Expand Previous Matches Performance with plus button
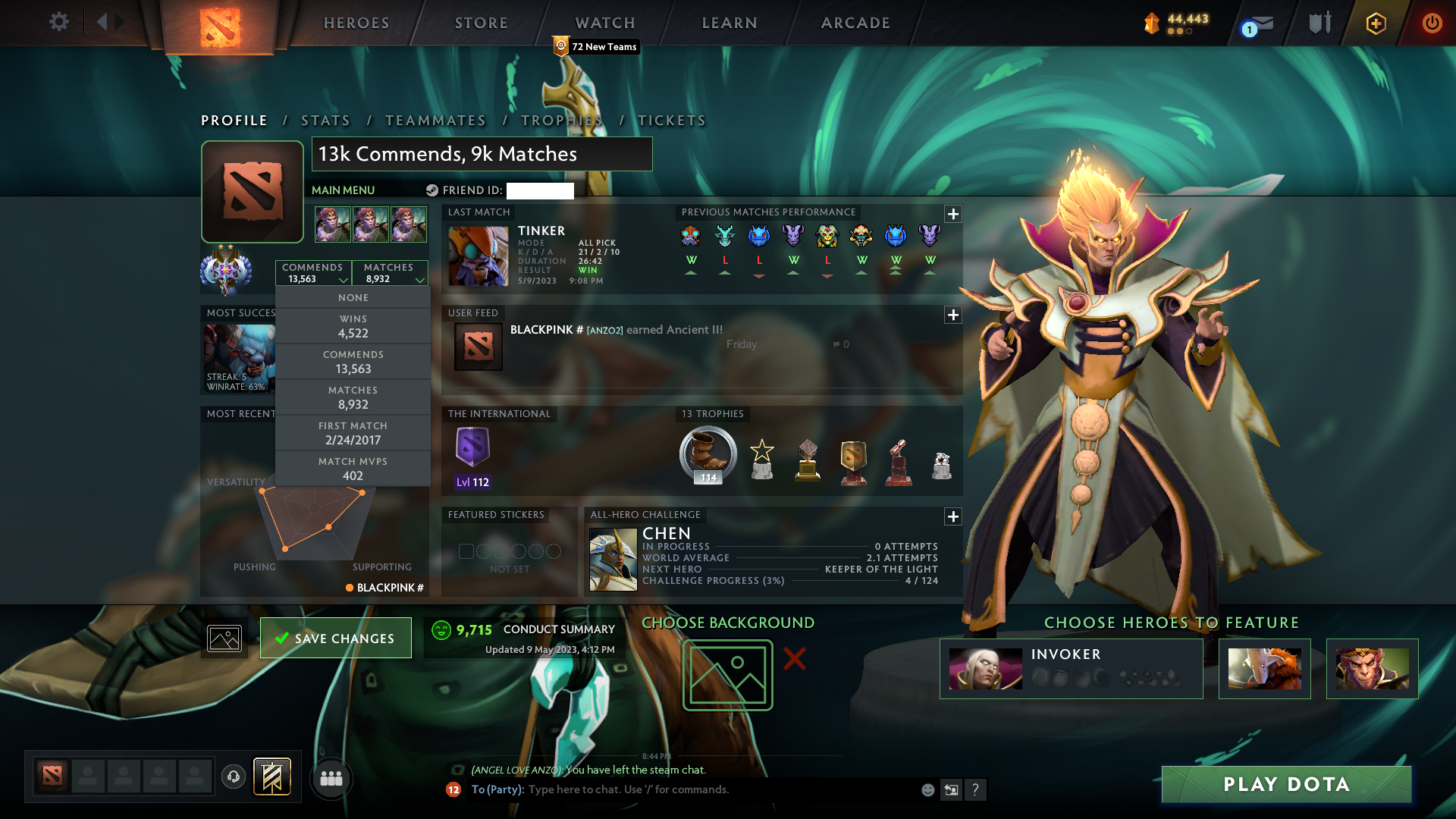 click(x=953, y=215)
